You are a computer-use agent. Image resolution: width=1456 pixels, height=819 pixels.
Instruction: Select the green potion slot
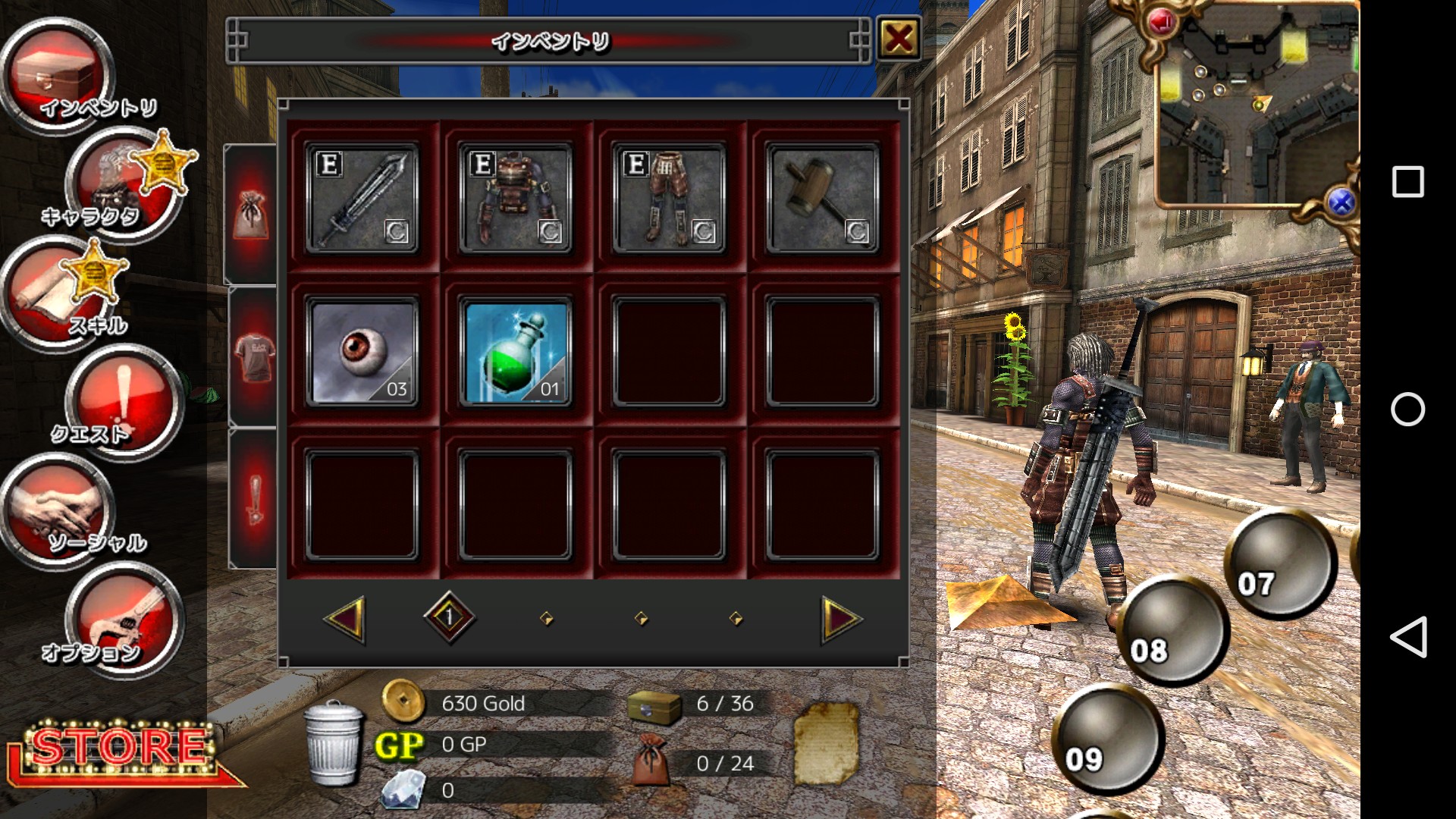516,352
